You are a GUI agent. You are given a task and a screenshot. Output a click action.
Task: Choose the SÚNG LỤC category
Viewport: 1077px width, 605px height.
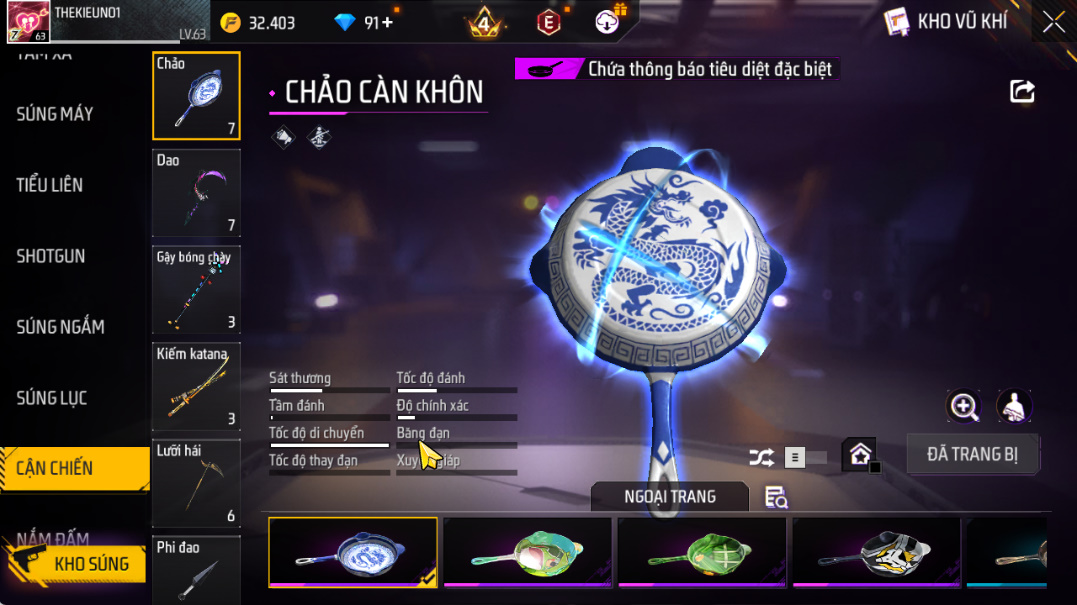click(52, 398)
